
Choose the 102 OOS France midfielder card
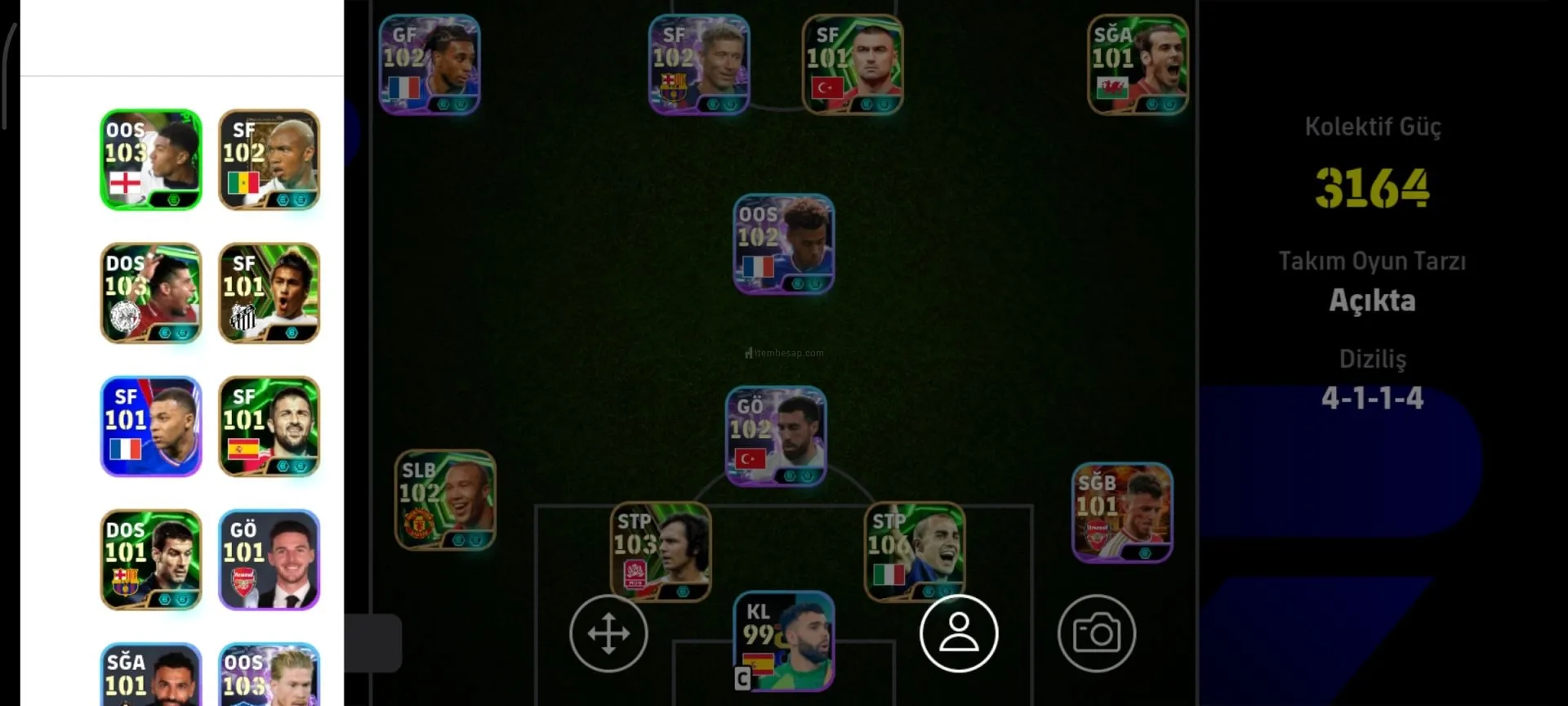784,244
